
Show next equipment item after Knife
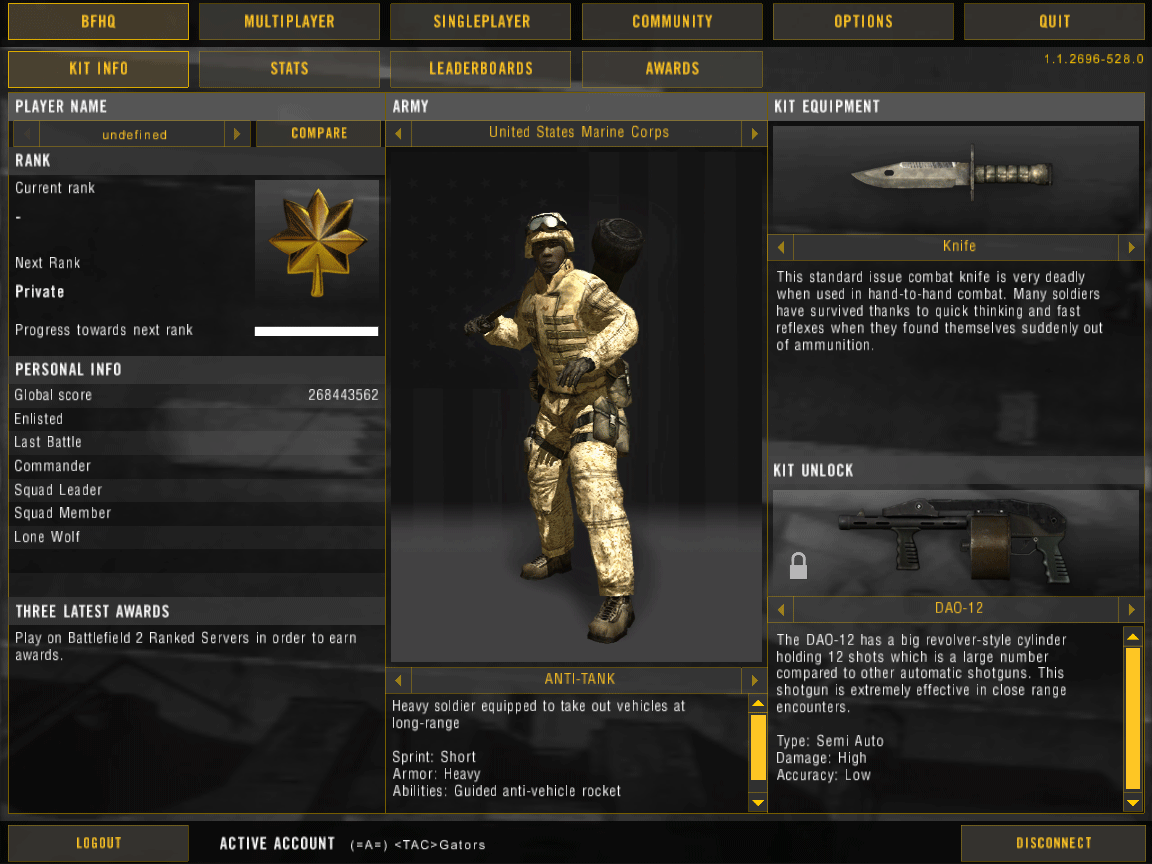pos(1131,247)
